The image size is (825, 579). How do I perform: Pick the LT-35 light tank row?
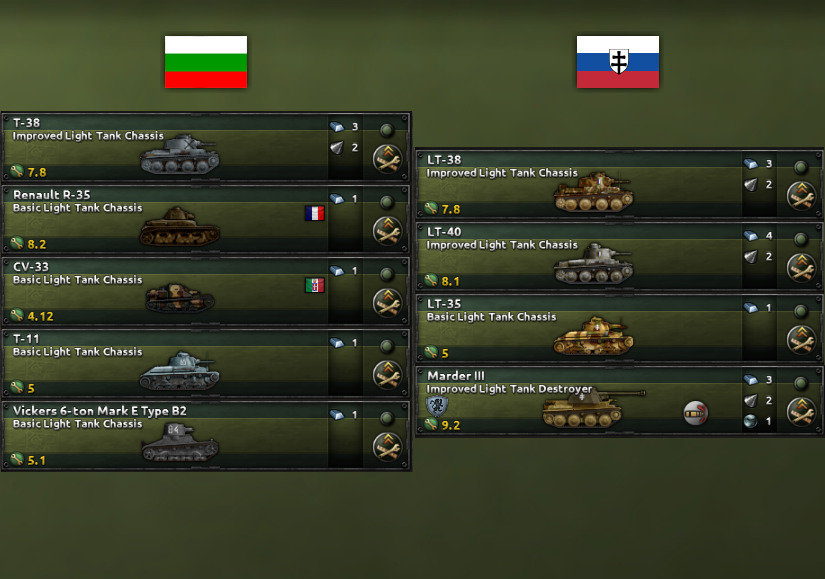[580, 329]
